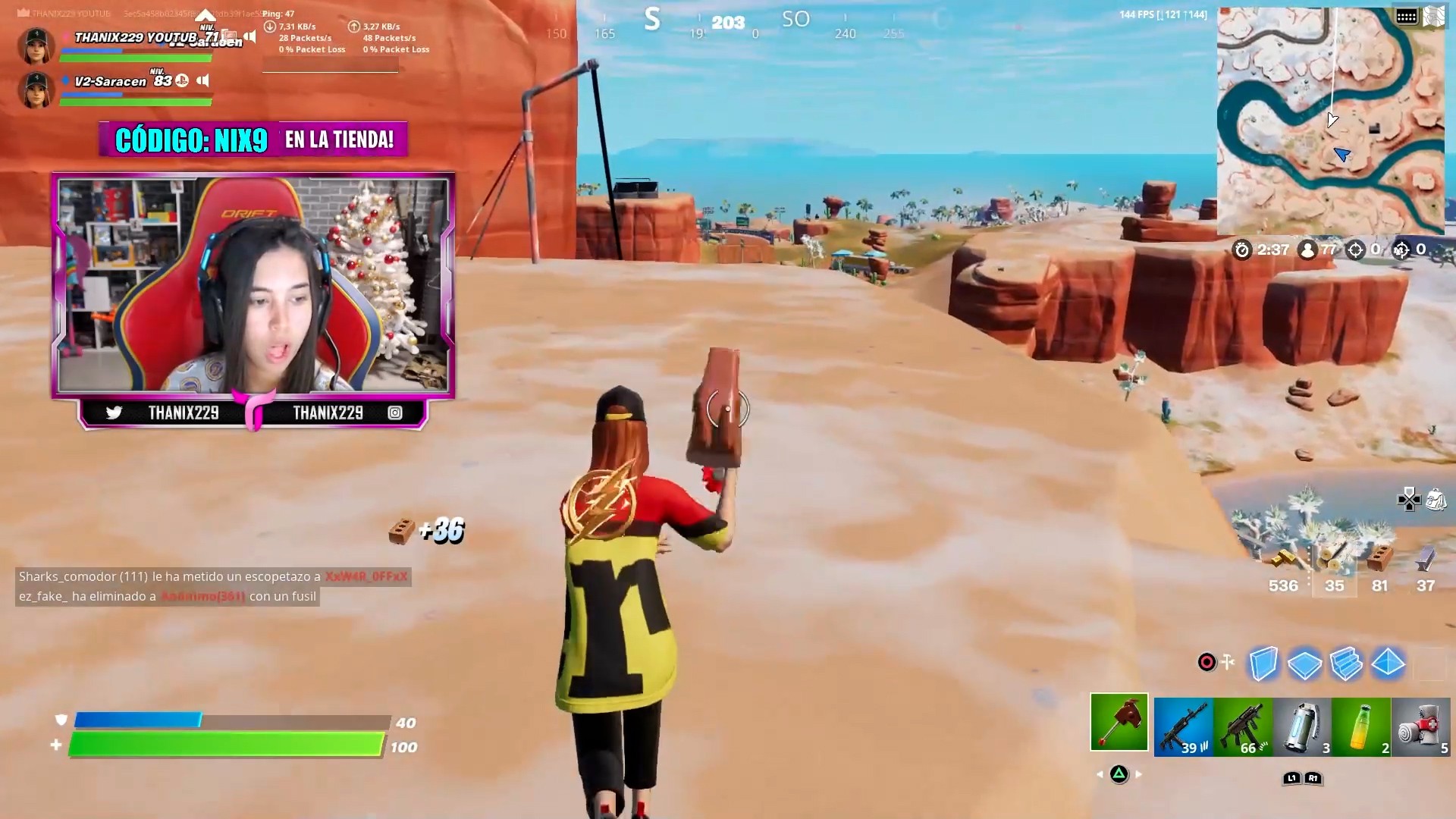
Task: Select brick as the building material
Action: coord(1379,565)
